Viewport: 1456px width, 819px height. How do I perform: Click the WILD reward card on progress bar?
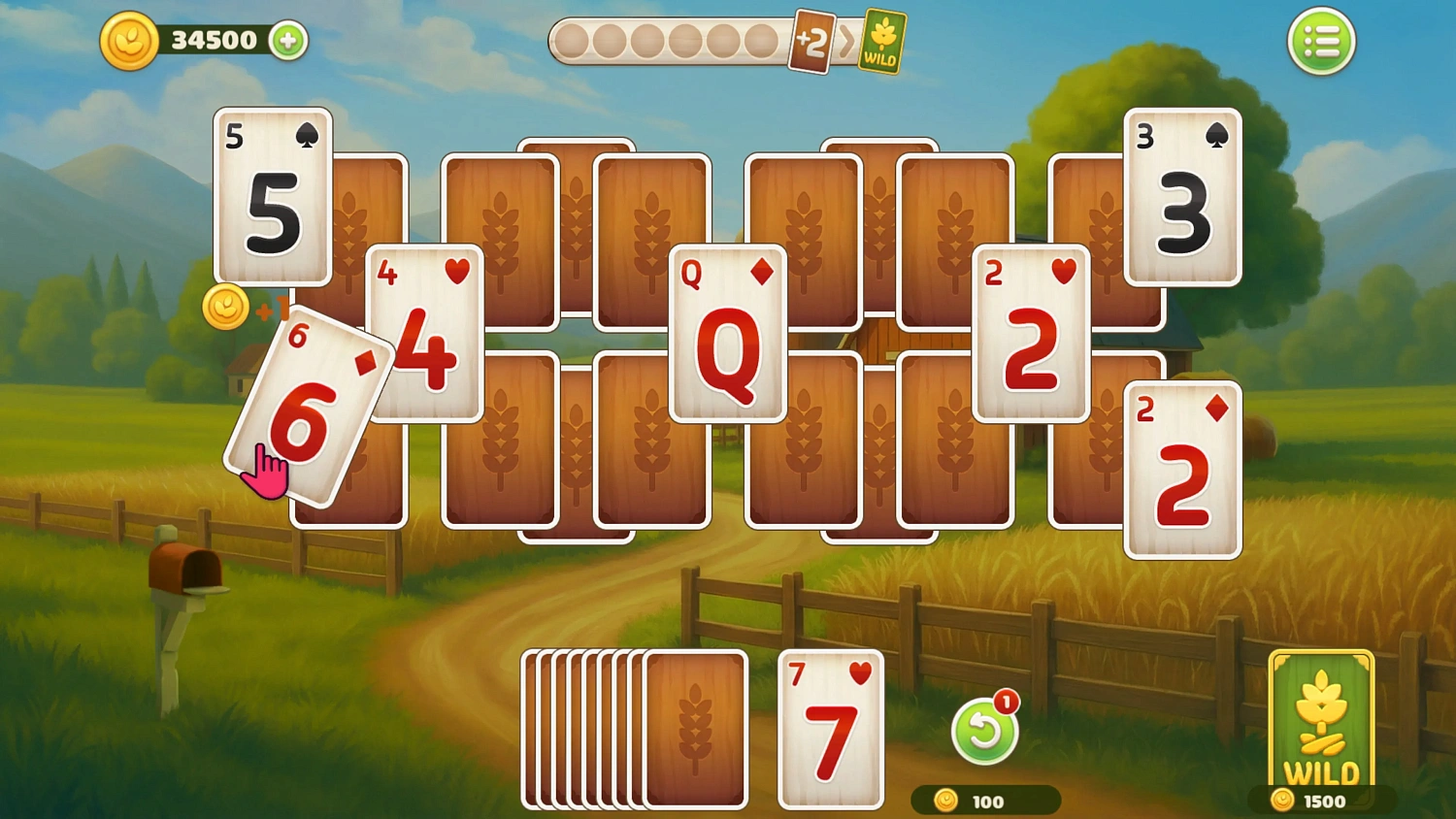(881, 43)
